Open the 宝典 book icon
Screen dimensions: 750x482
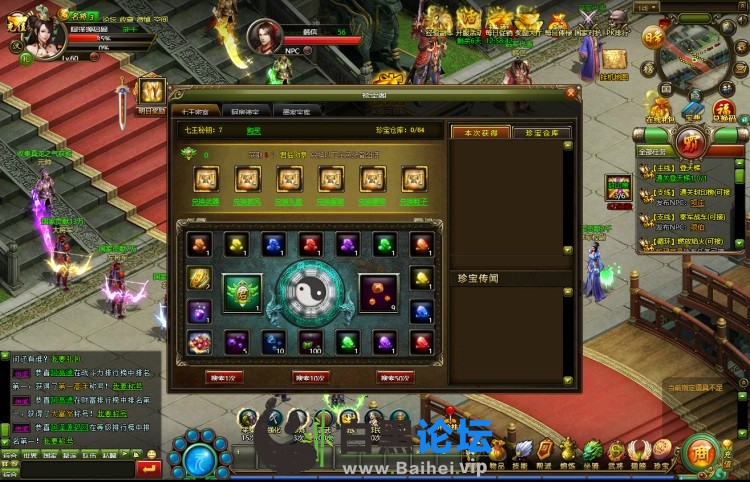click(x=693, y=107)
